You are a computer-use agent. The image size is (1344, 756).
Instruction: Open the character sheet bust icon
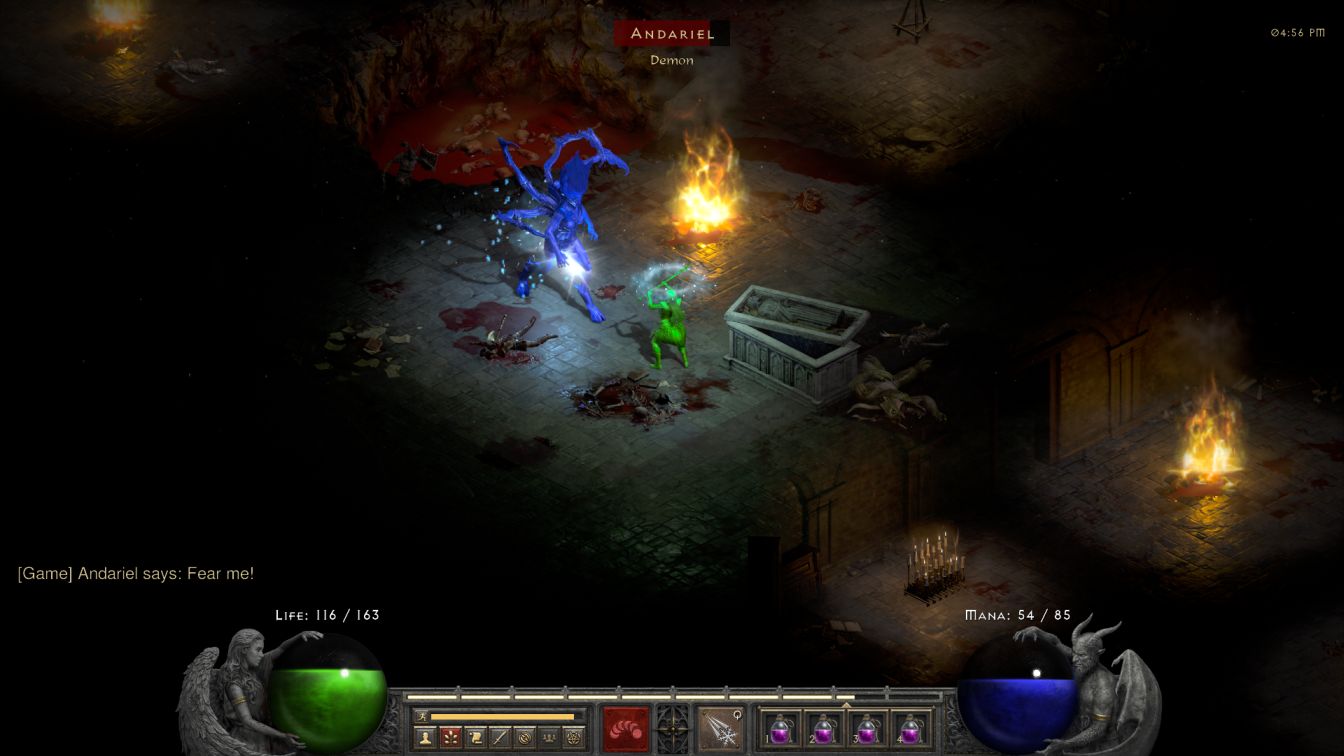(426, 738)
